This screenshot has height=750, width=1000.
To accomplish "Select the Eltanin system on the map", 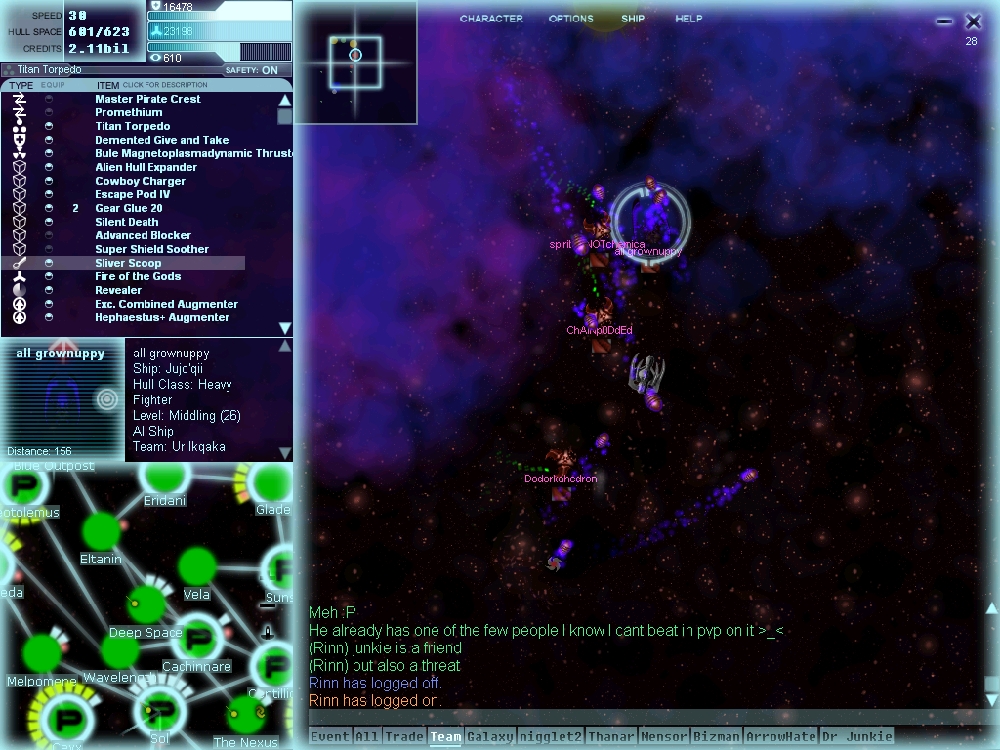I will (100, 532).
